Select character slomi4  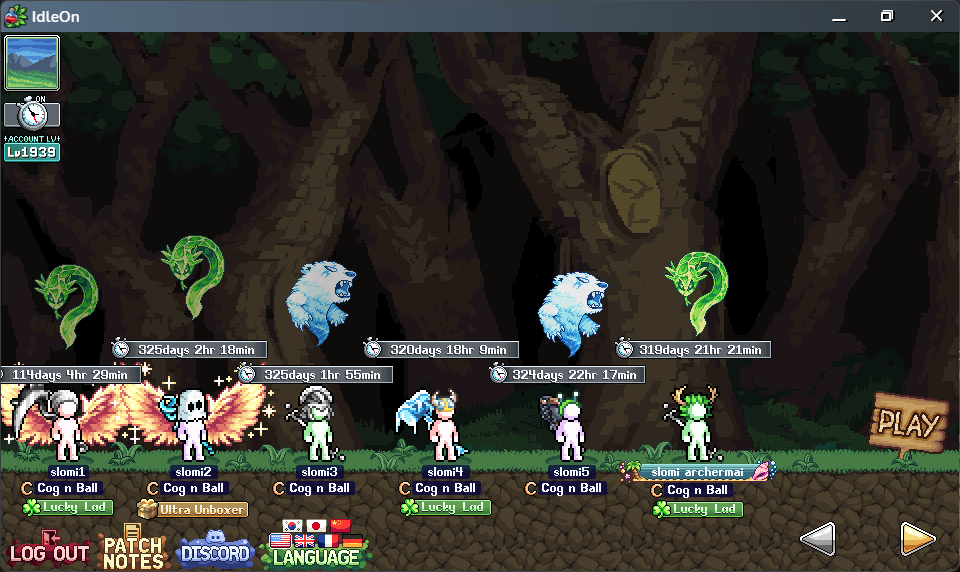click(x=444, y=427)
